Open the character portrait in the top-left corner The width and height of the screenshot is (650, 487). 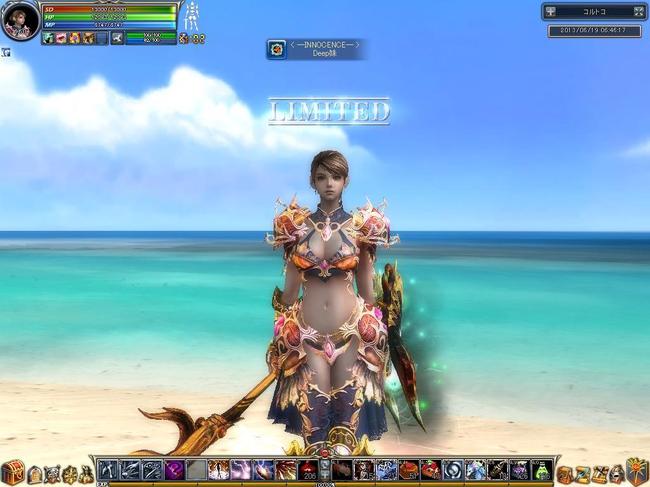[x=20, y=20]
